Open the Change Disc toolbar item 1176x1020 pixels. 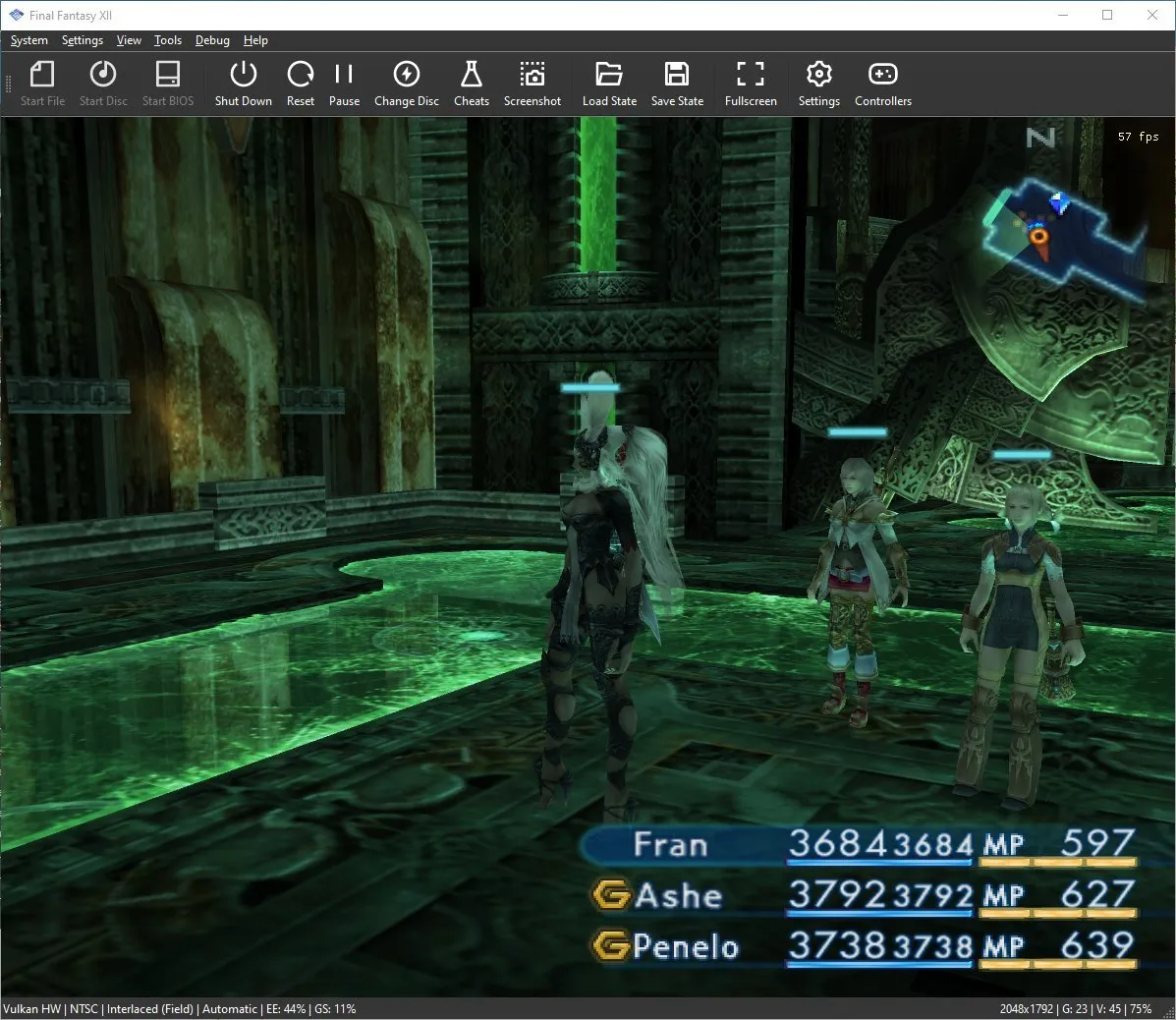(406, 84)
